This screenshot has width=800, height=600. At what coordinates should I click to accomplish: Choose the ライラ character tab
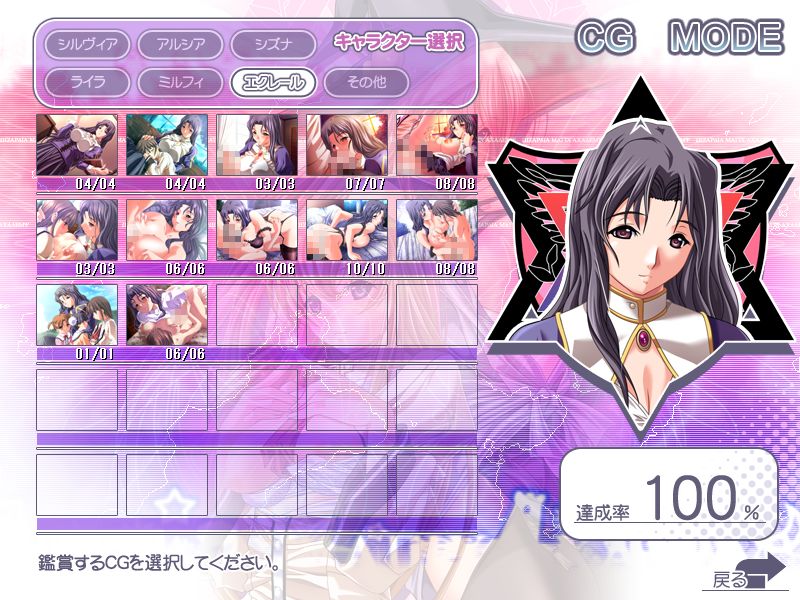[87, 82]
